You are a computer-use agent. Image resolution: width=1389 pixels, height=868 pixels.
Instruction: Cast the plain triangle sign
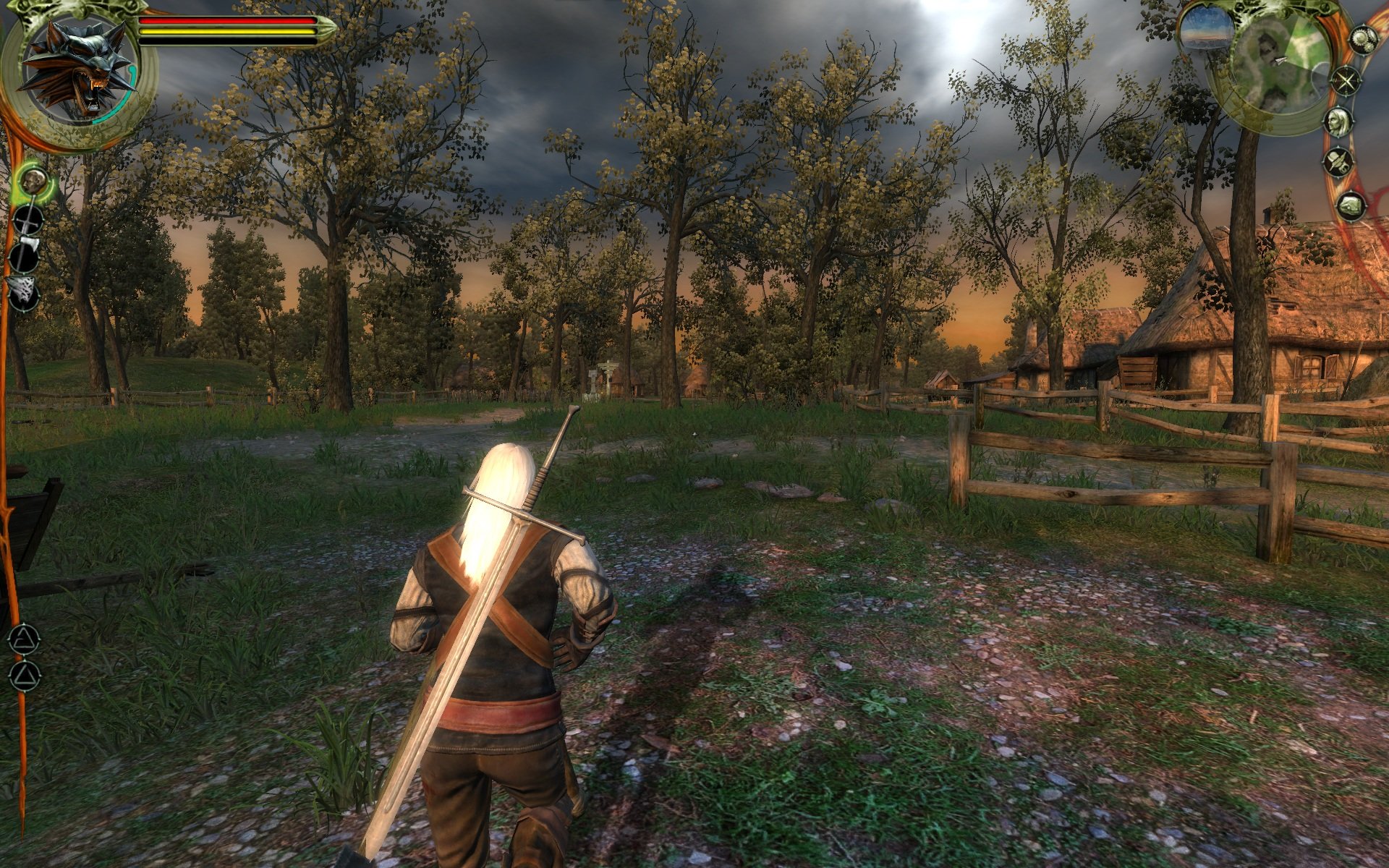(x=24, y=676)
